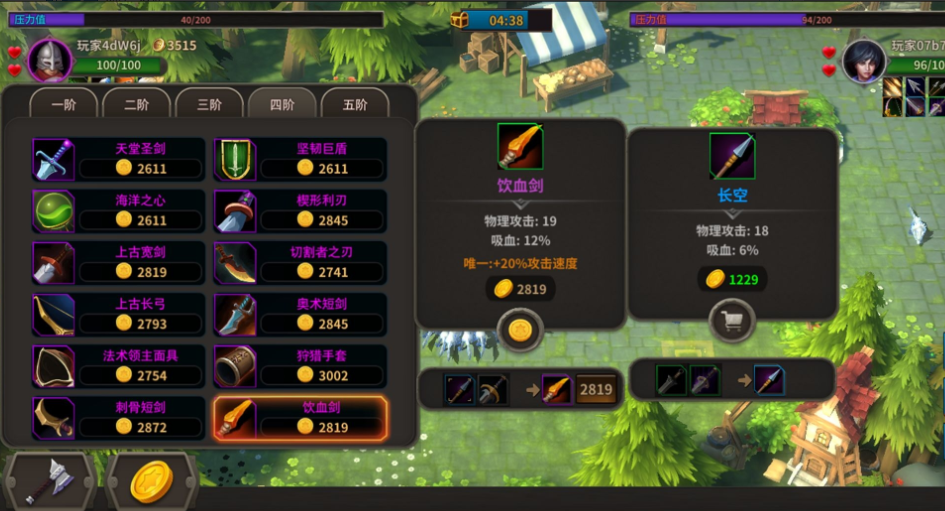The width and height of the screenshot is (945, 511).
Task: Choose the 狩猎手套 item
Action: [301, 367]
